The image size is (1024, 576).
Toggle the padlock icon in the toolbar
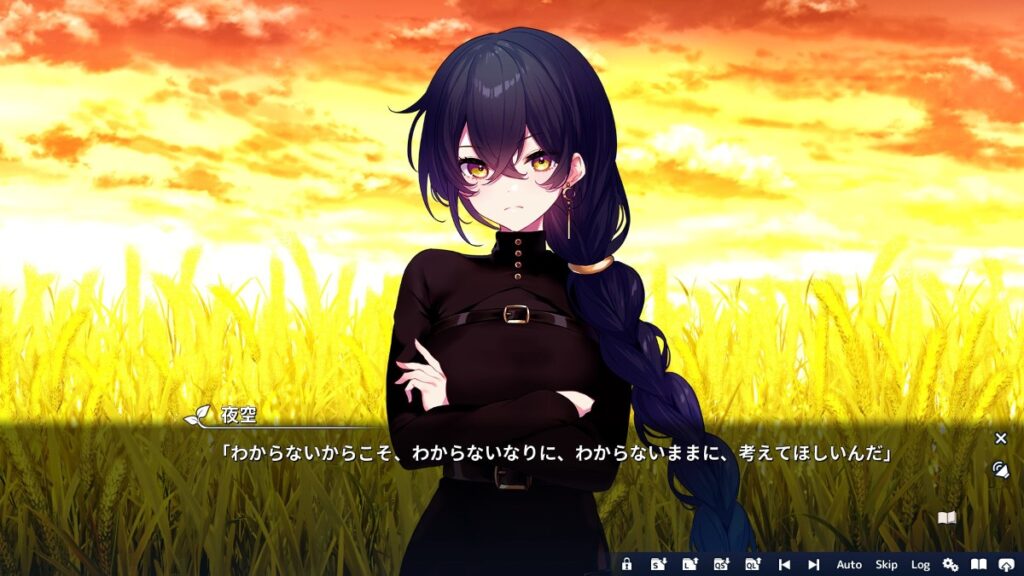tap(627, 565)
